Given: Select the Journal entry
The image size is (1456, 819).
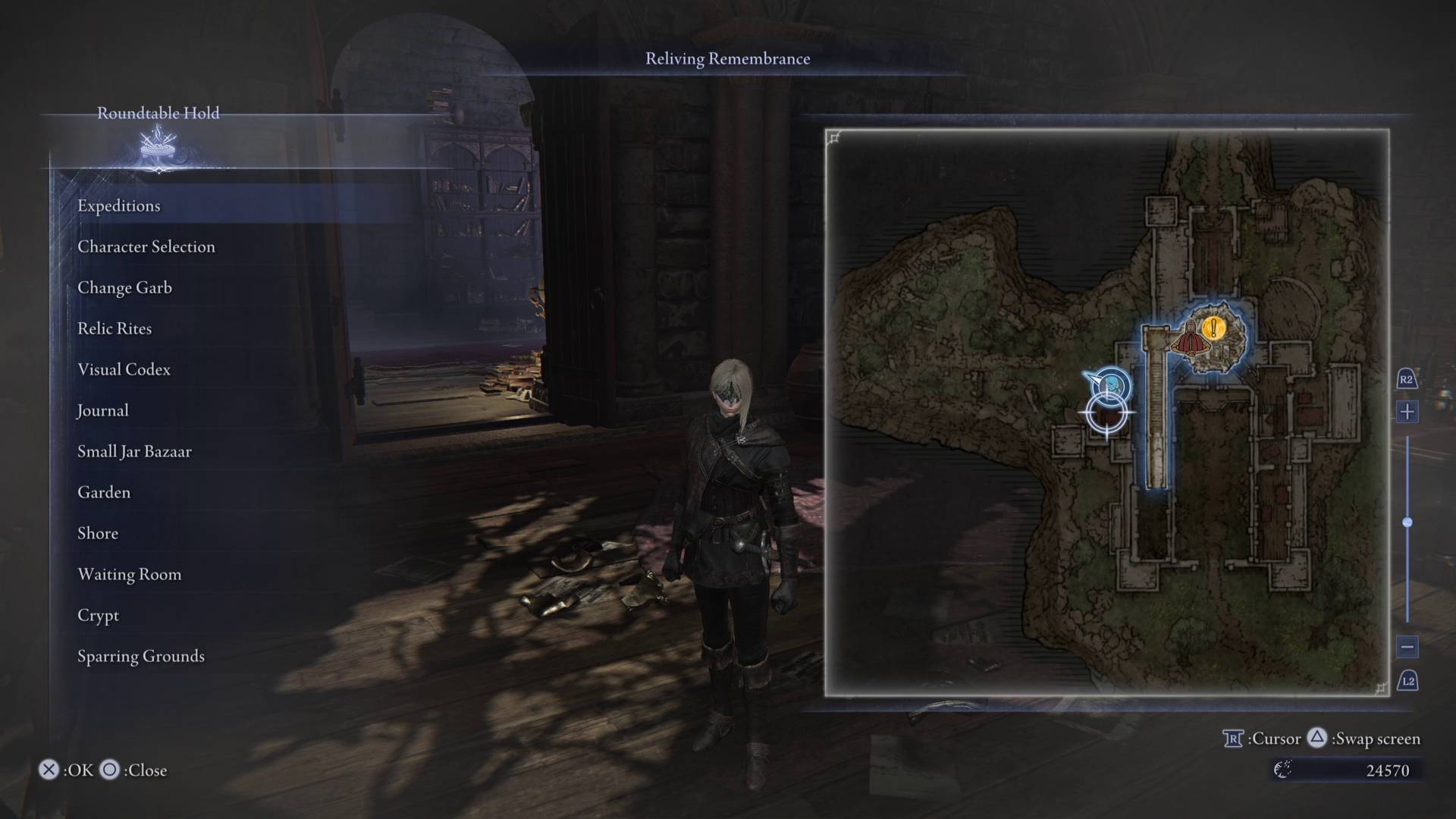Looking at the screenshot, I should click(103, 410).
